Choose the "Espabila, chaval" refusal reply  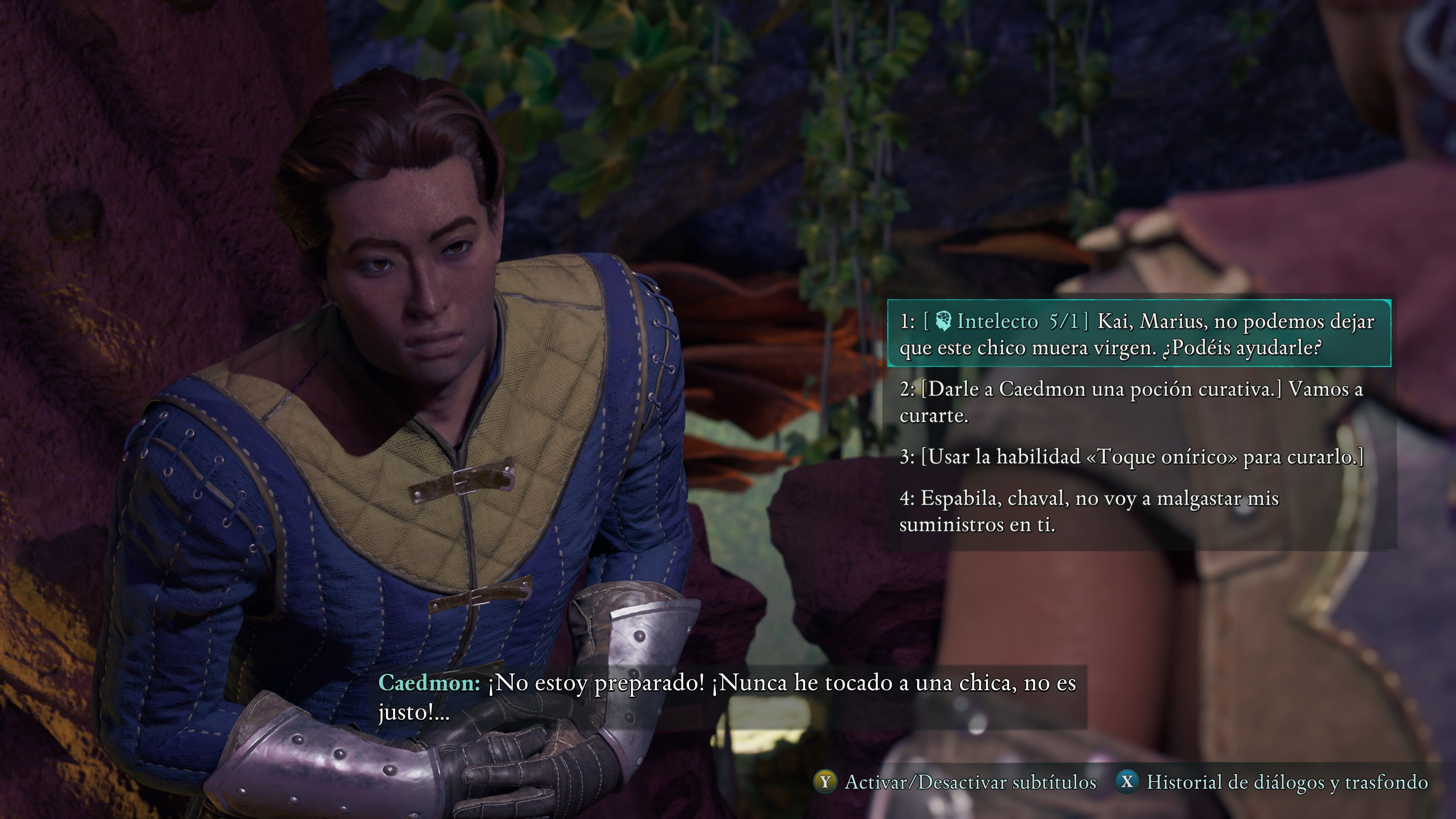[1089, 511]
